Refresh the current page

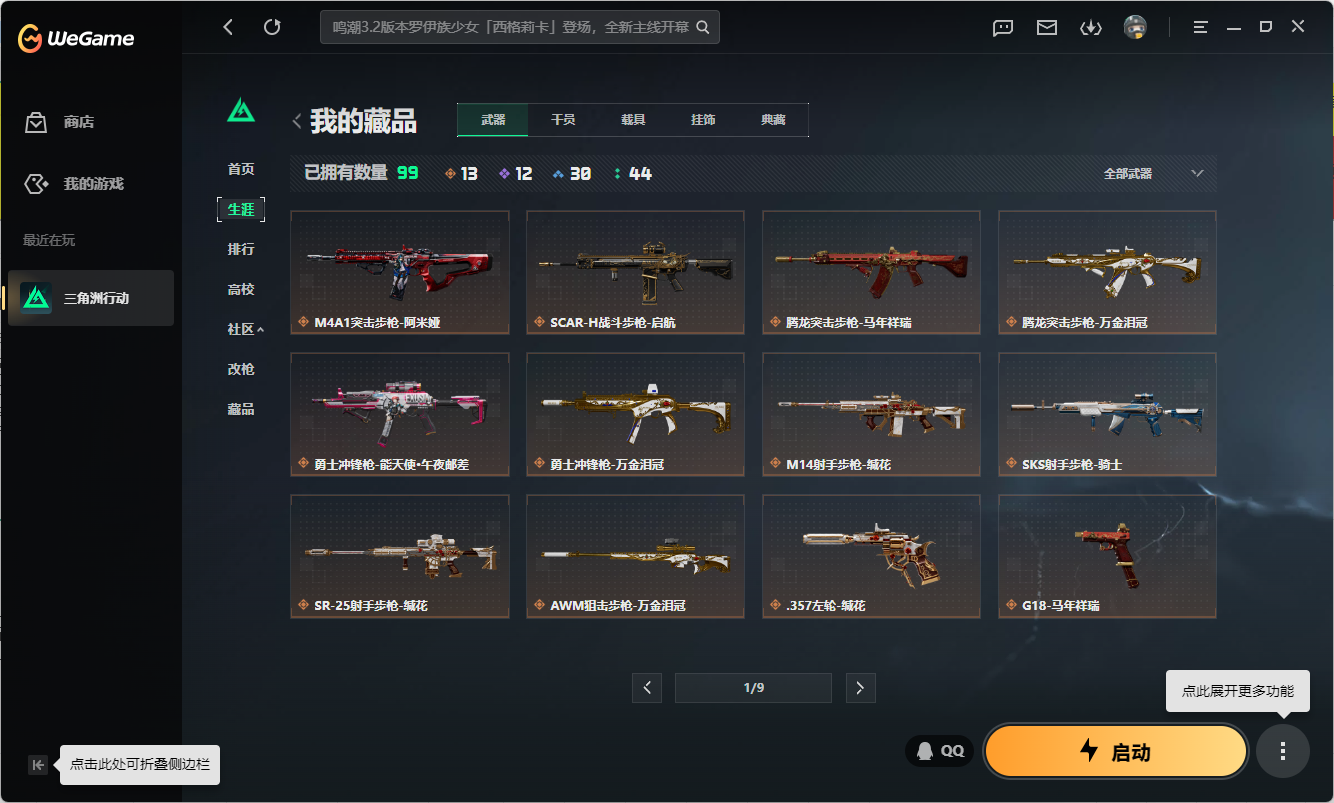272,27
